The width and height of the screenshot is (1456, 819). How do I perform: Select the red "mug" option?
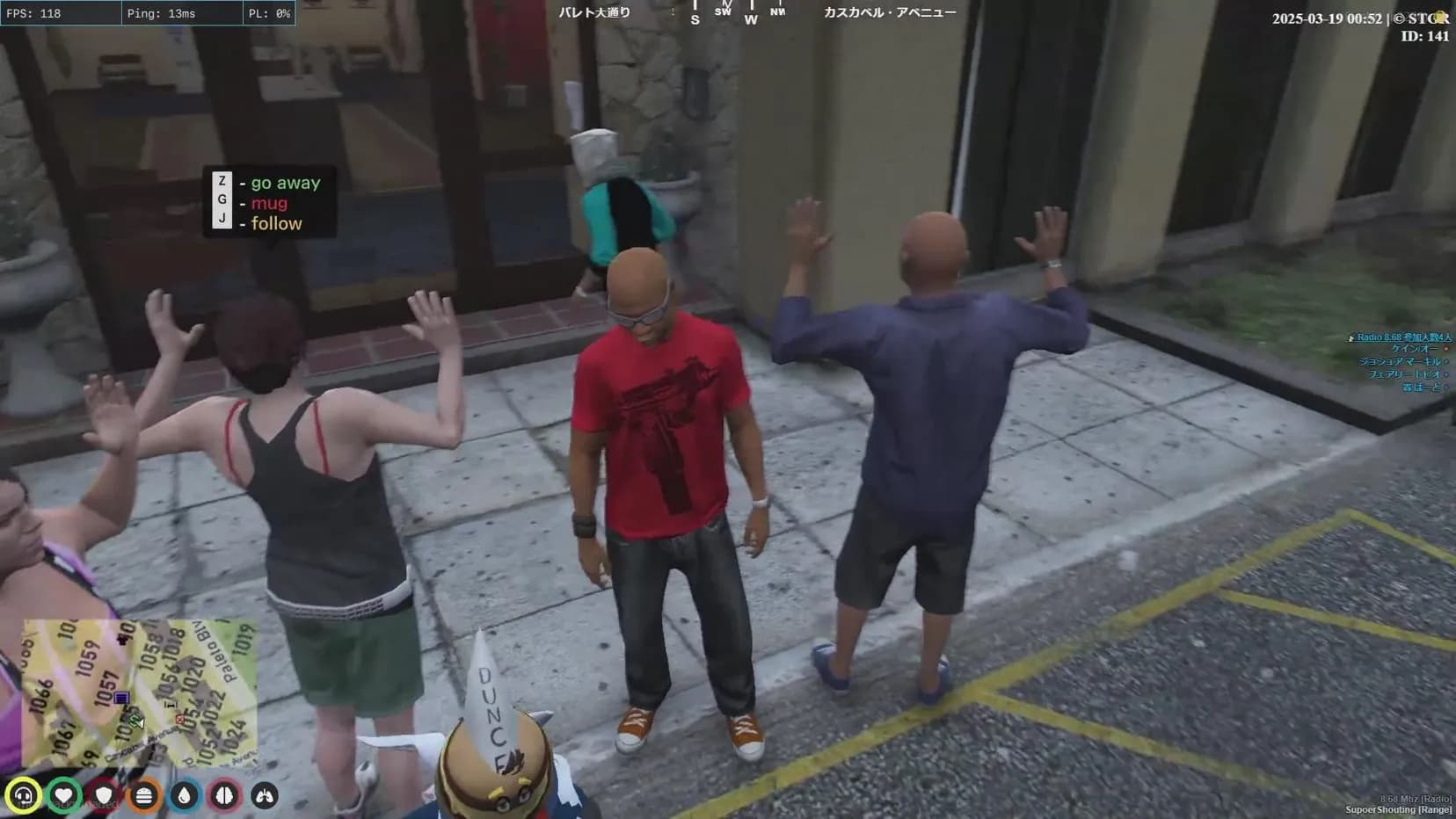pos(268,203)
